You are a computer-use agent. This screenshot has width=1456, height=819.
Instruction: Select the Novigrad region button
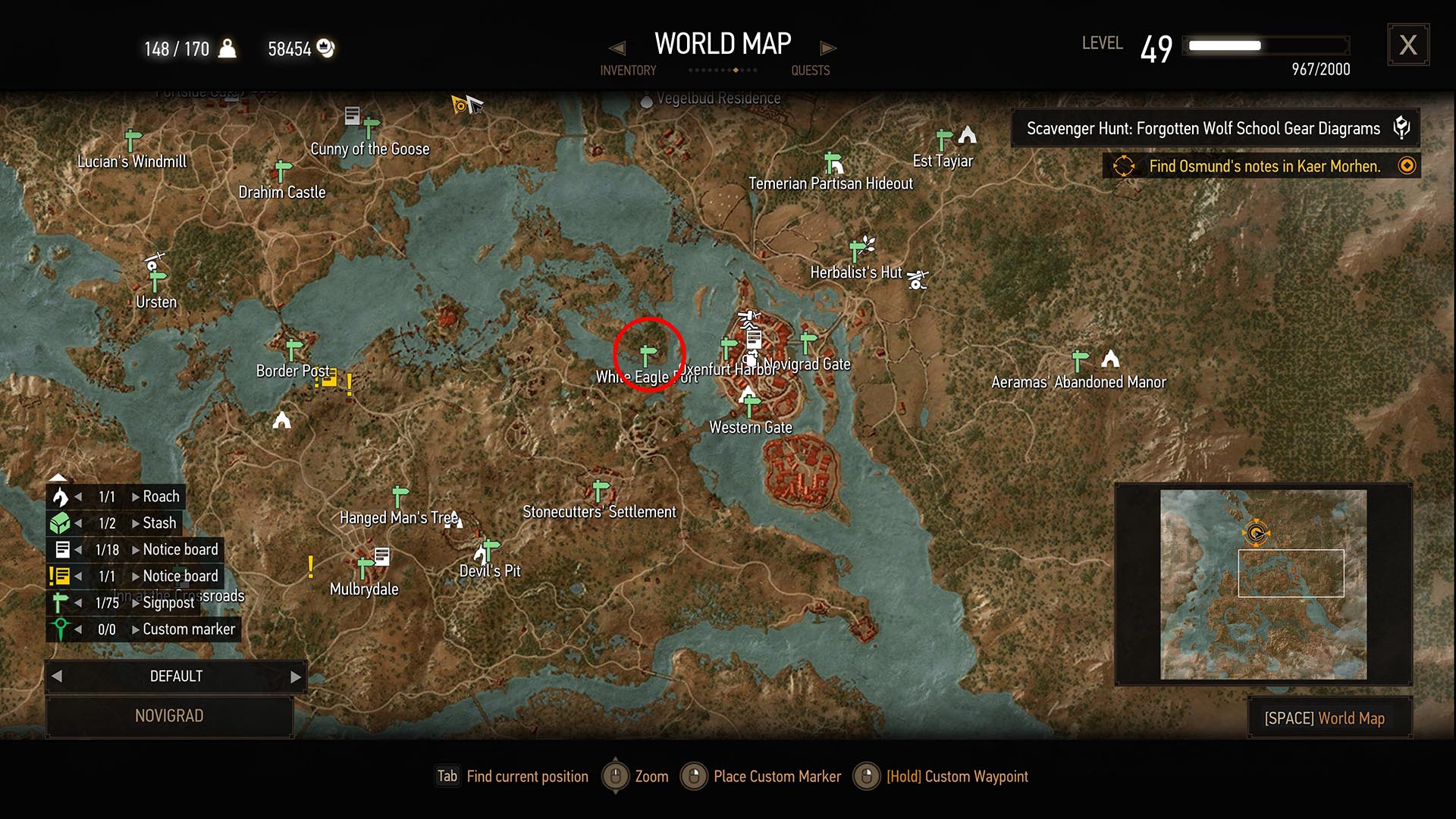click(169, 716)
